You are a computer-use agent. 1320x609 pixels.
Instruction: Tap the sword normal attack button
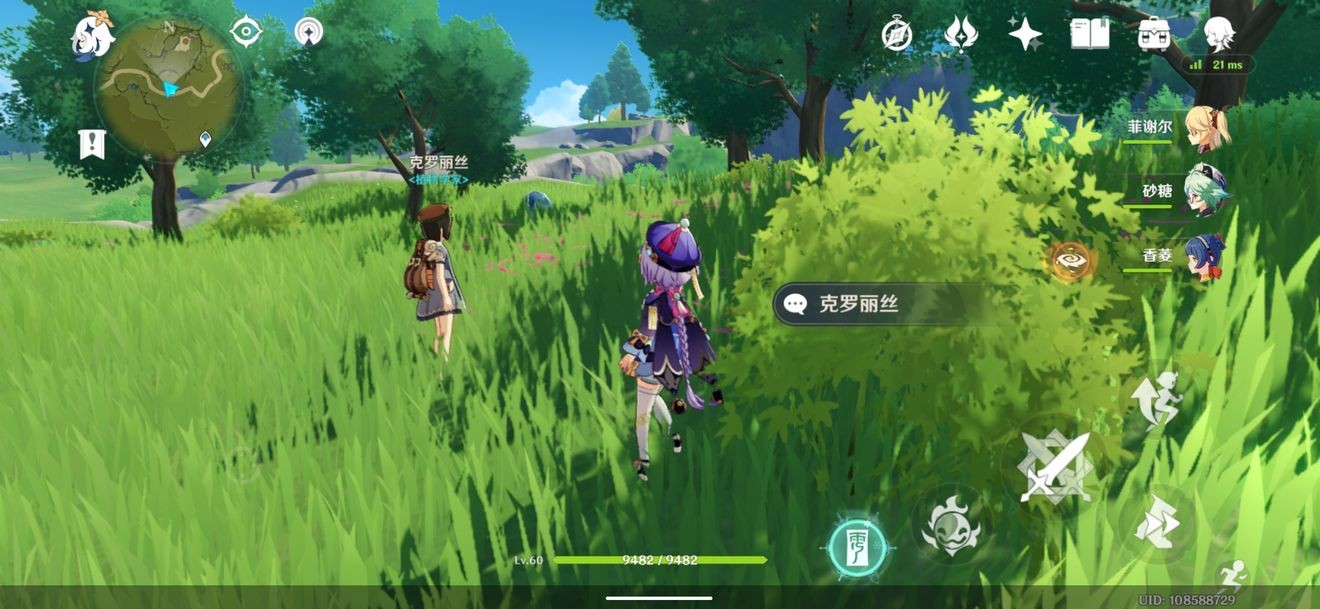tap(1053, 466)
